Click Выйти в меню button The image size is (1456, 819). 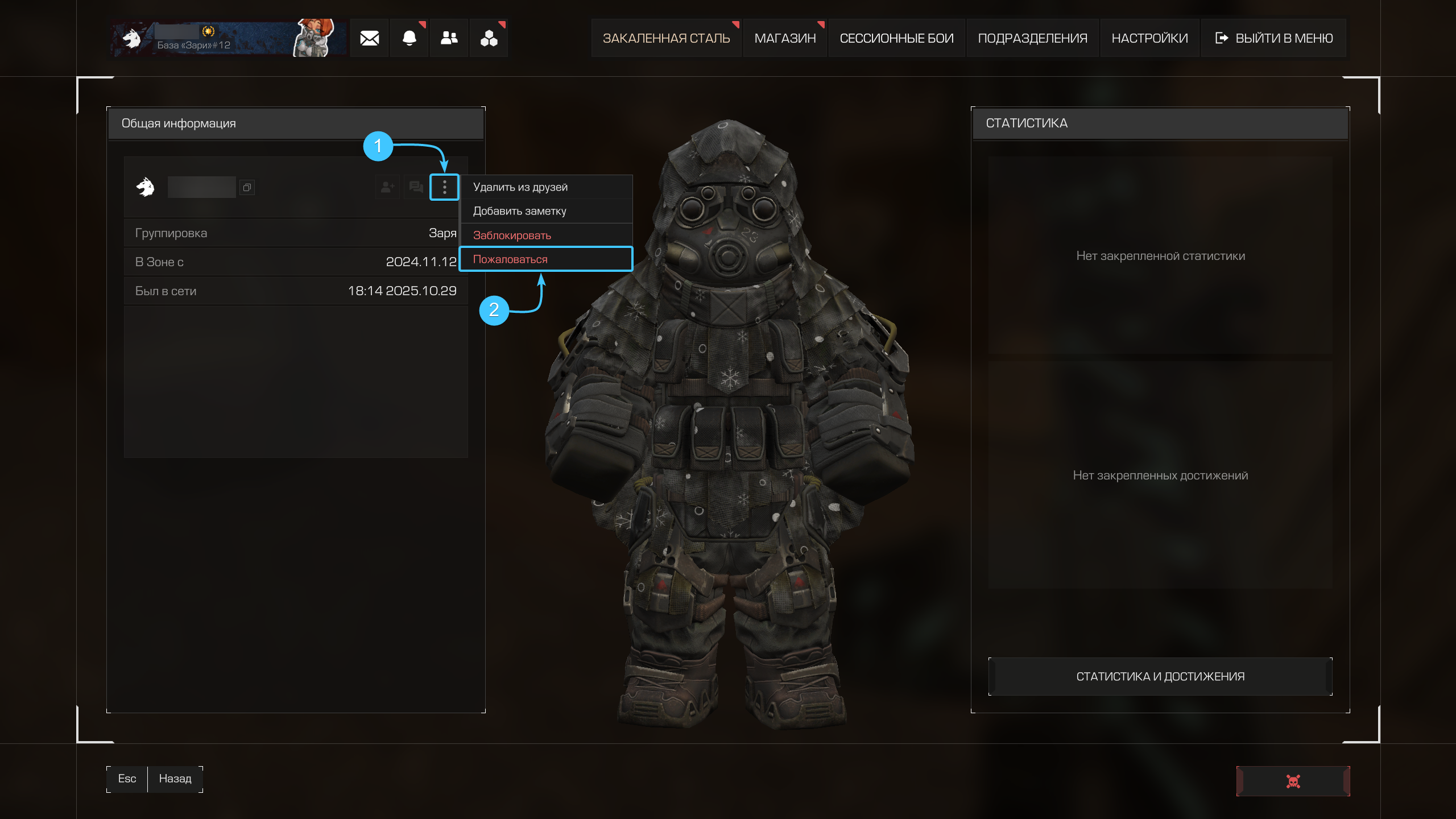[x=1274, y=38]
